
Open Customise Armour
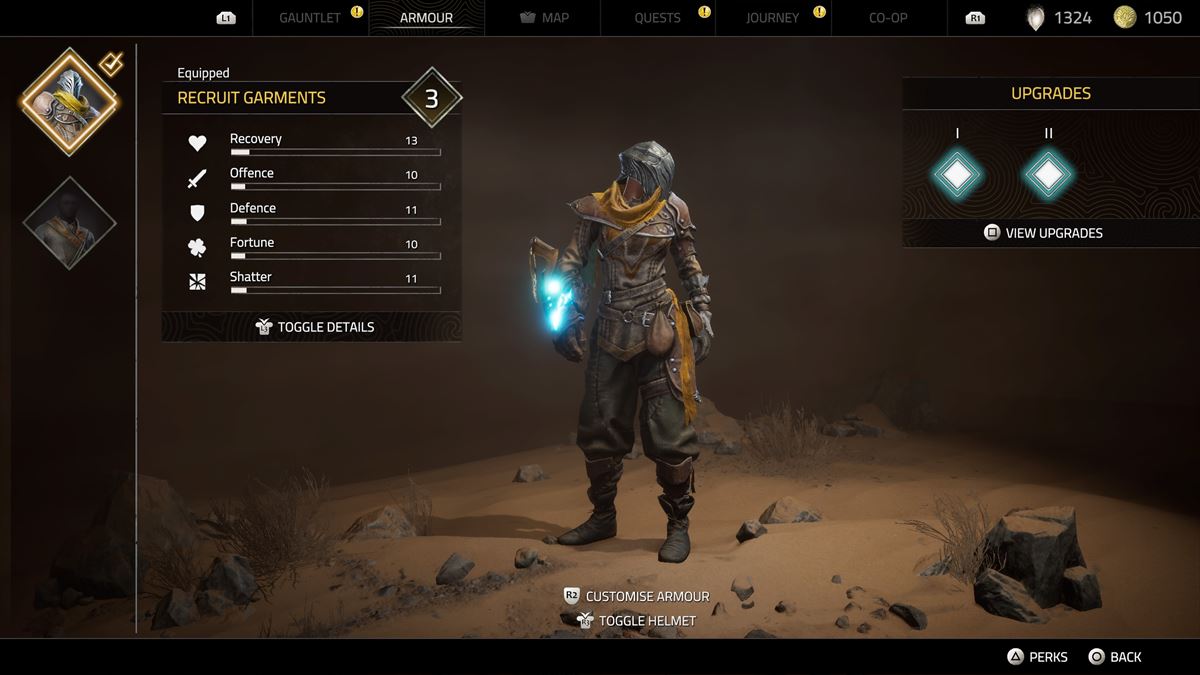coord(637,596)
